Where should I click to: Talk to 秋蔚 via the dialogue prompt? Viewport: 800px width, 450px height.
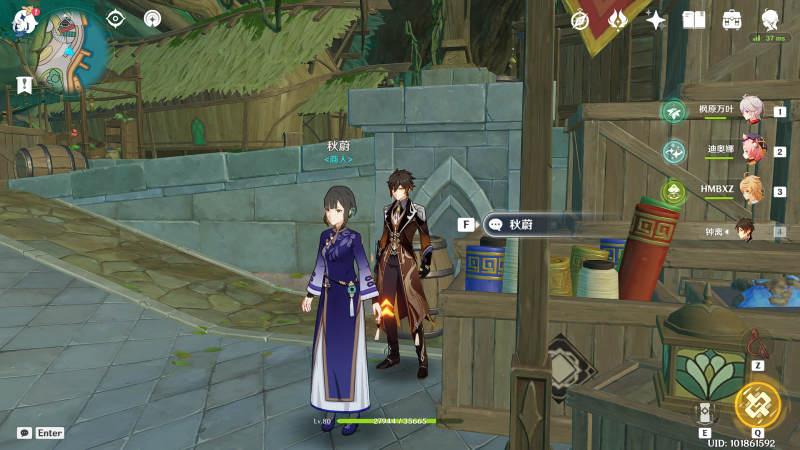pyautogui.click(x=528, y=225)
